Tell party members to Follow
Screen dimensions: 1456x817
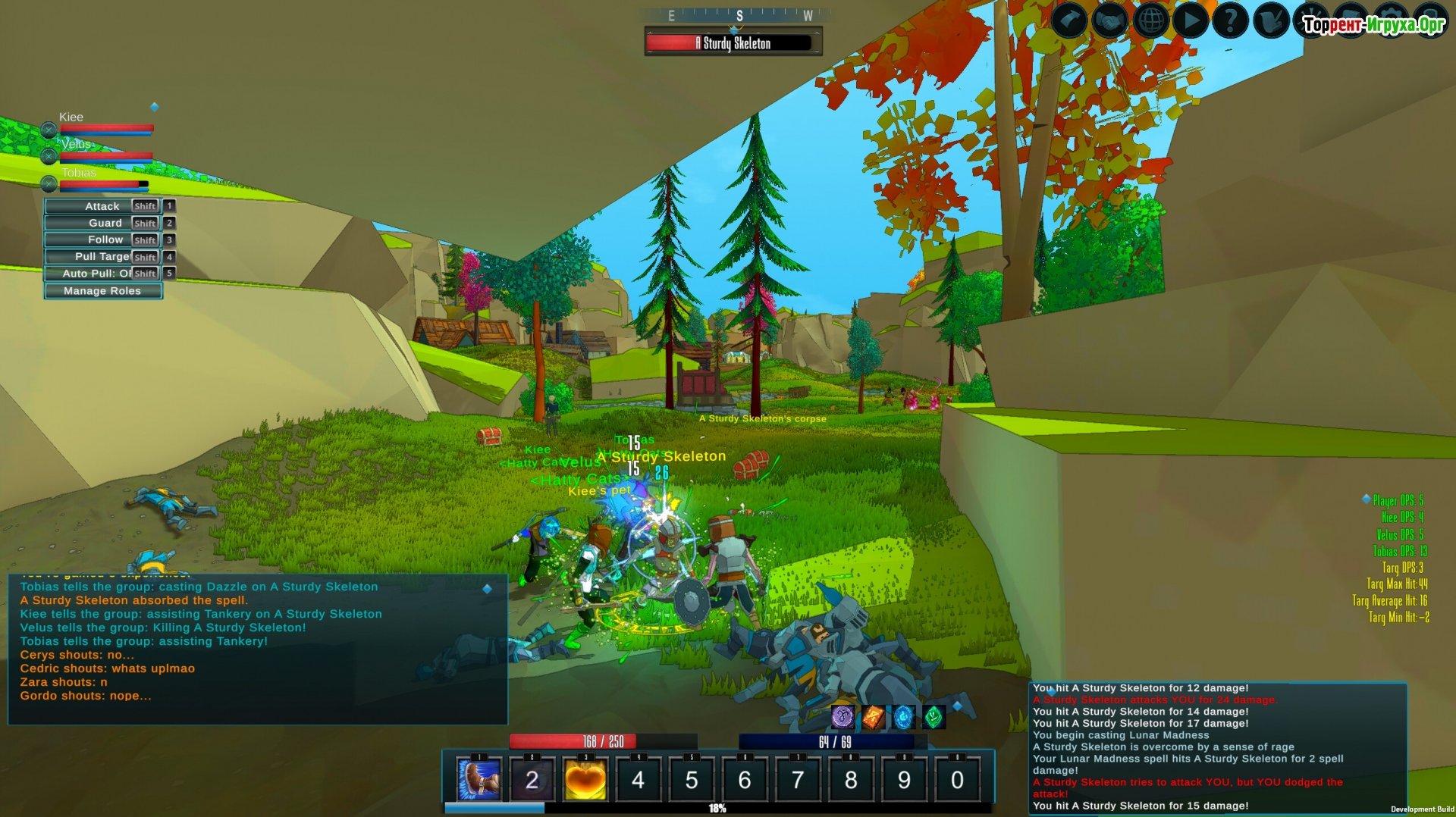[102, 239]
